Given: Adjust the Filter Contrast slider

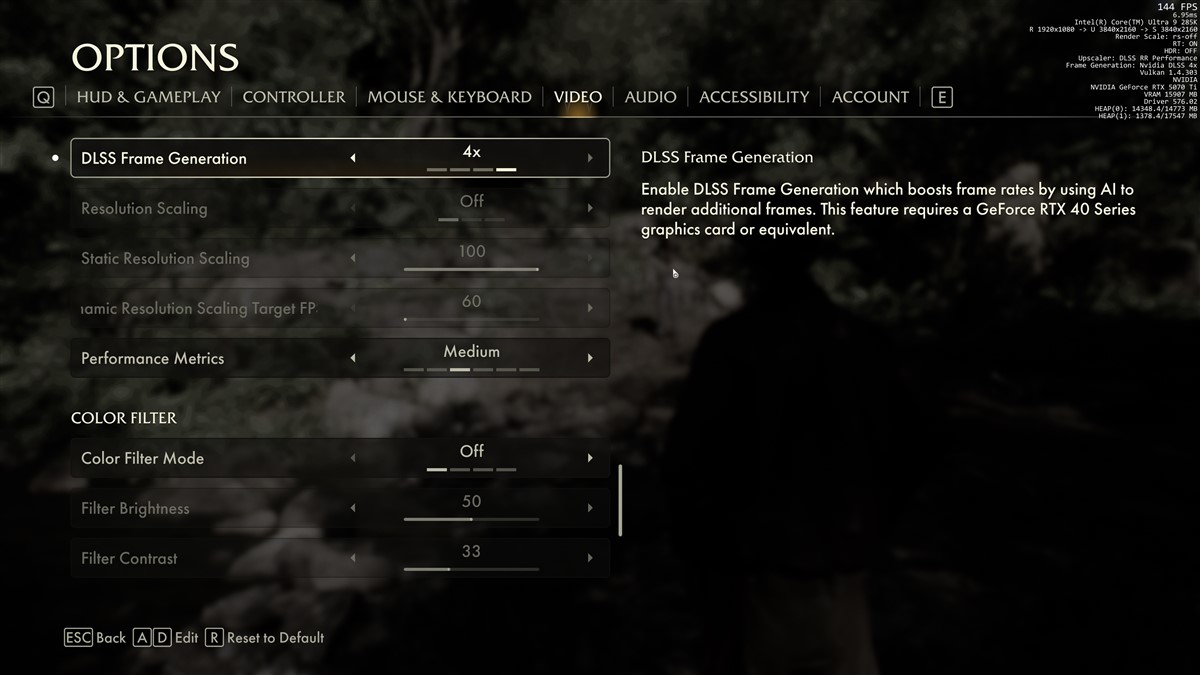Looking at the screenshot, I should point(471,569).
